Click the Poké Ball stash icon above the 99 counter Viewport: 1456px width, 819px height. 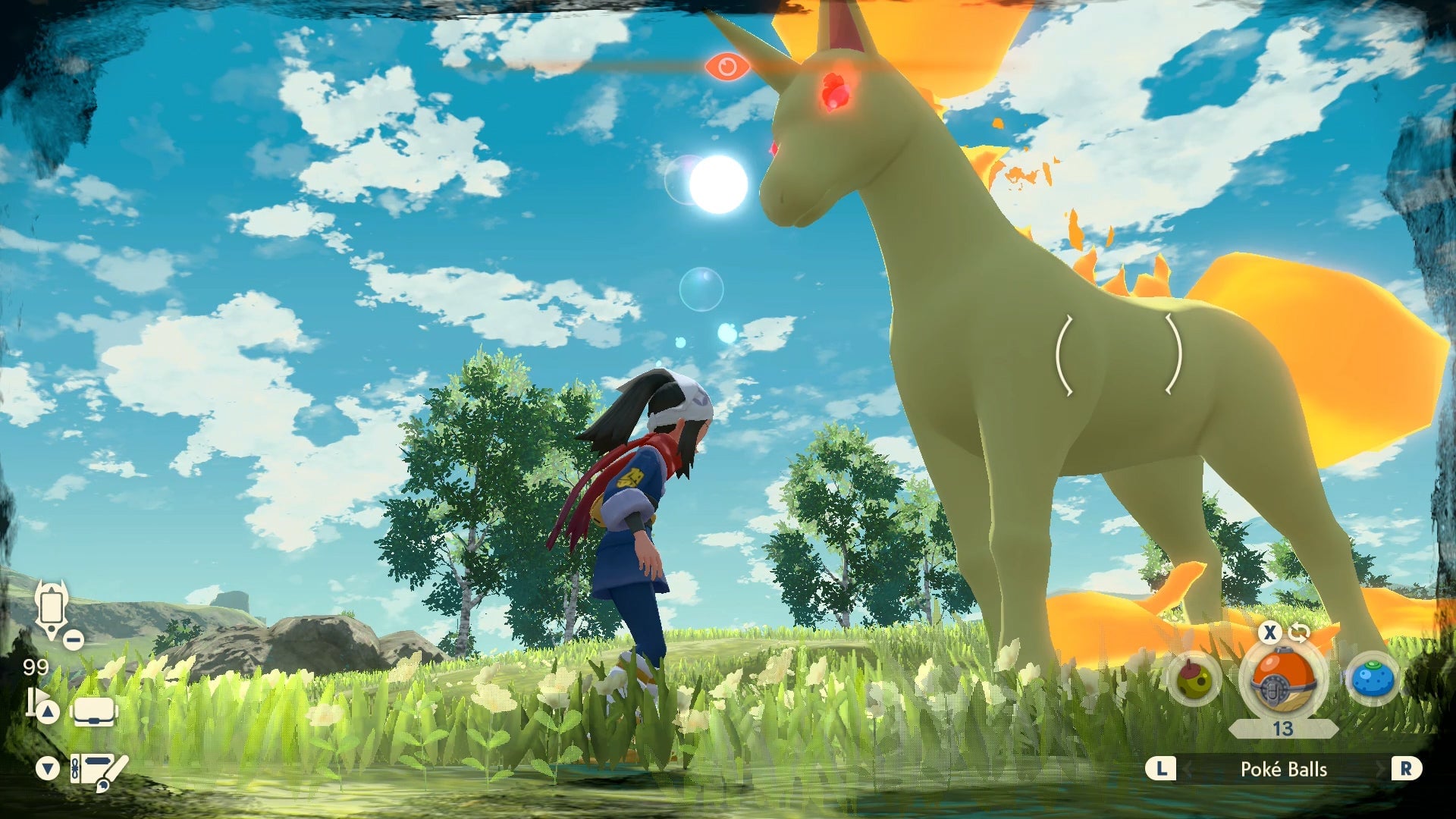tap(51, 607)
